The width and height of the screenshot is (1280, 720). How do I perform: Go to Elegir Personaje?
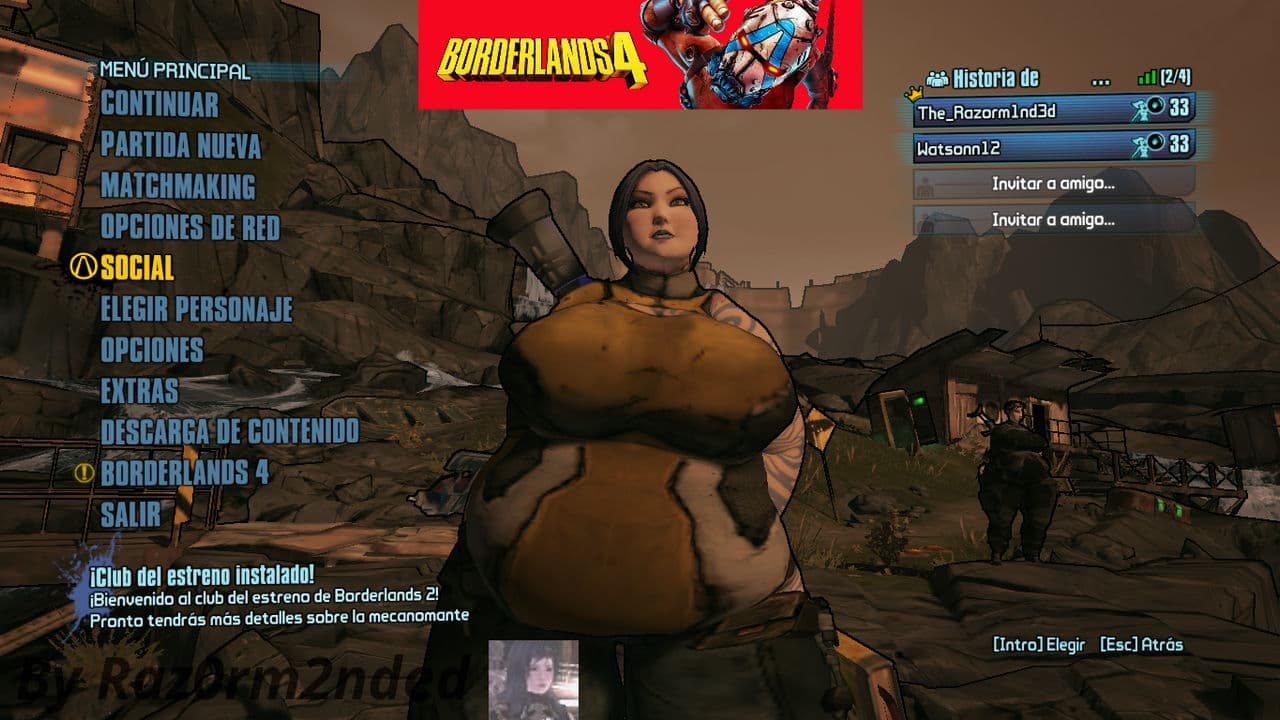[196, 309]
